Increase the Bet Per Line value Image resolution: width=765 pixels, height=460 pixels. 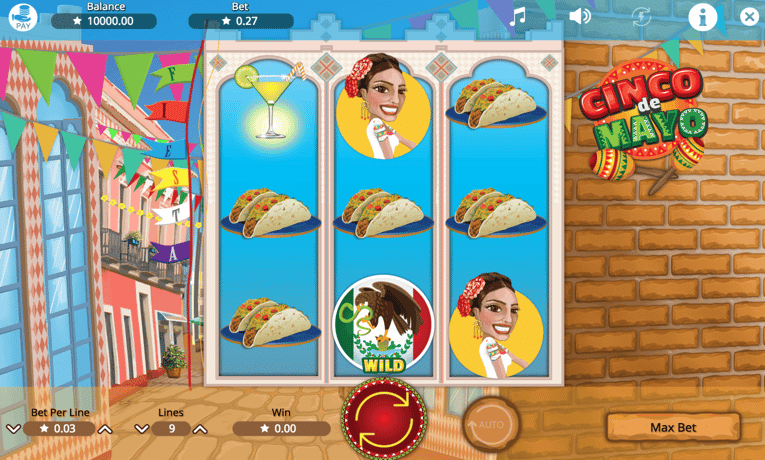click(x=105, y=429)
